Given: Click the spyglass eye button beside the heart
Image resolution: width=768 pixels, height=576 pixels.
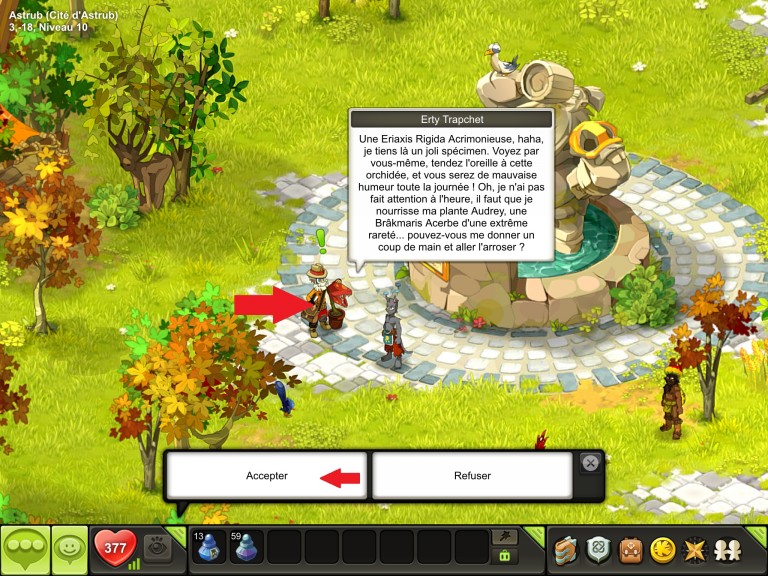Looking at the screenshot, I should coord(155,547).
